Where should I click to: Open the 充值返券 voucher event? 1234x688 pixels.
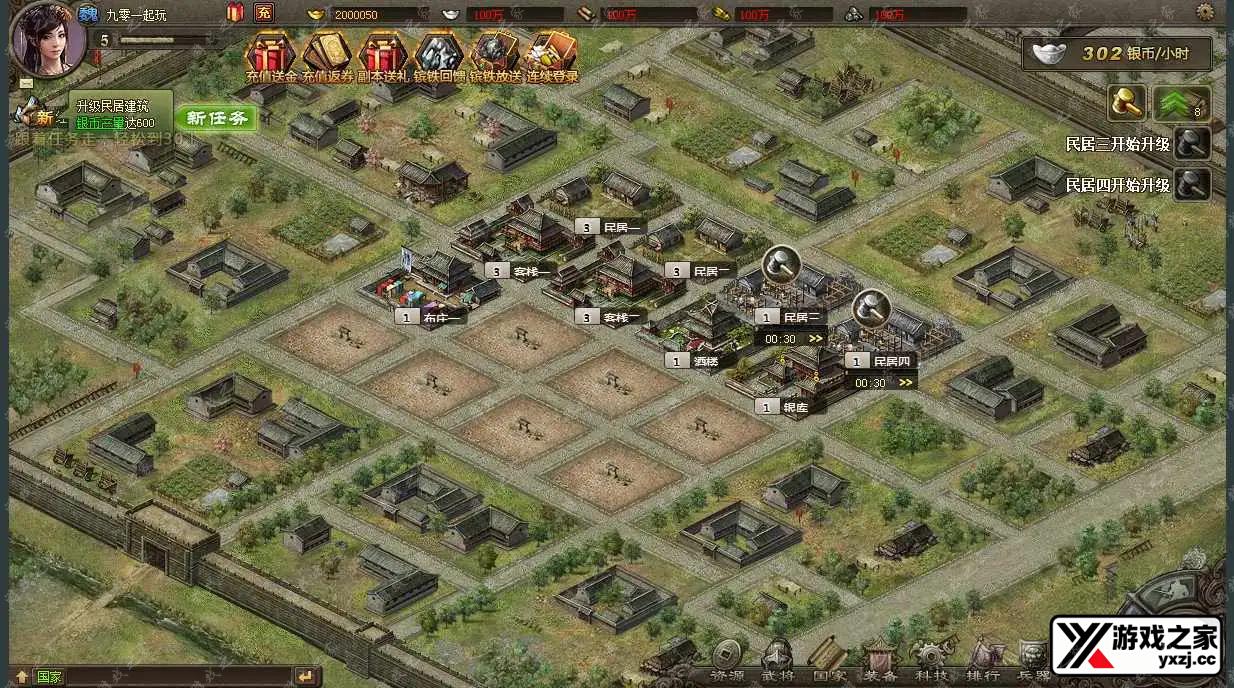click(327, 55)
